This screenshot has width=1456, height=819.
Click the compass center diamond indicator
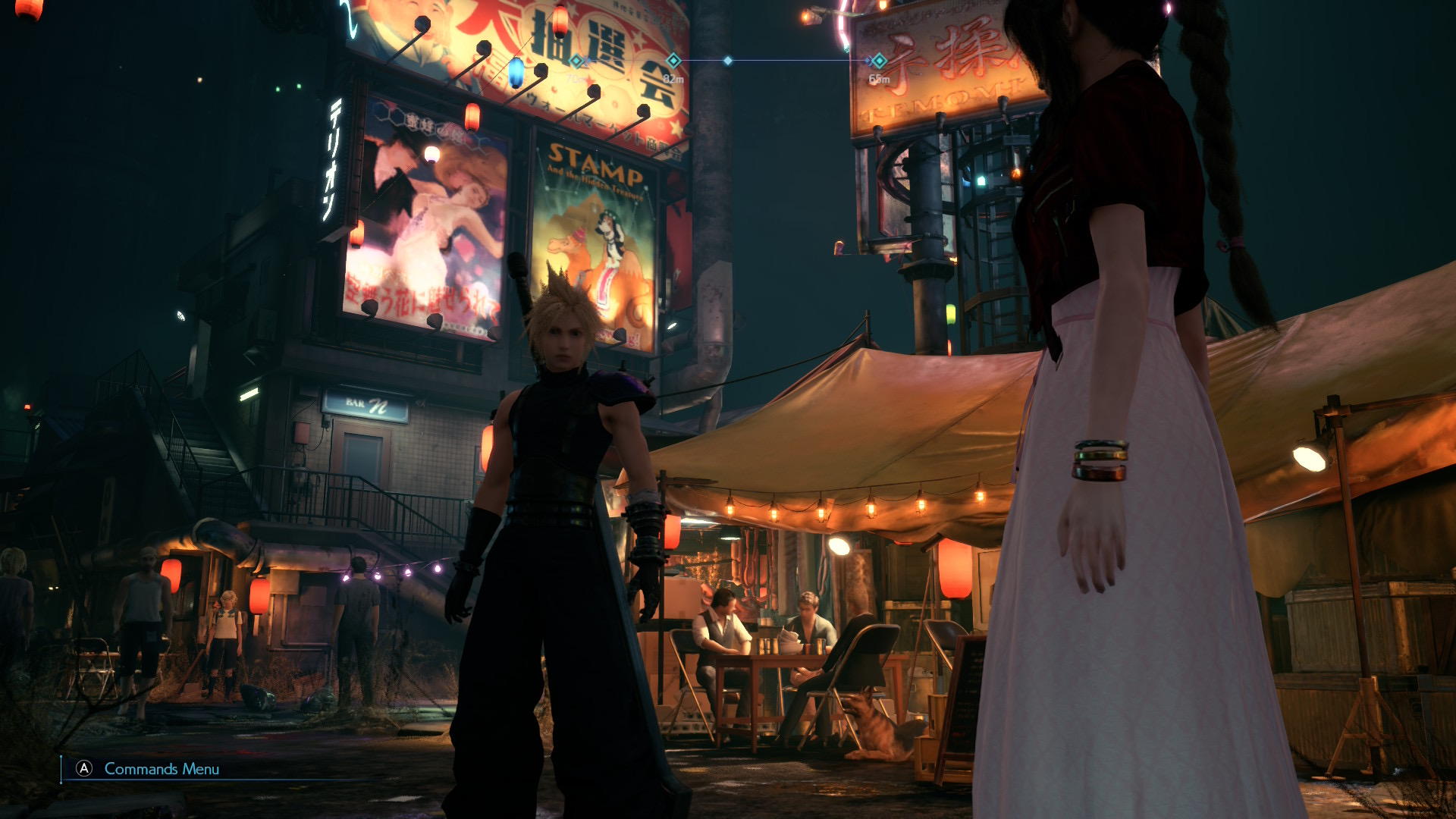(728, 60)
